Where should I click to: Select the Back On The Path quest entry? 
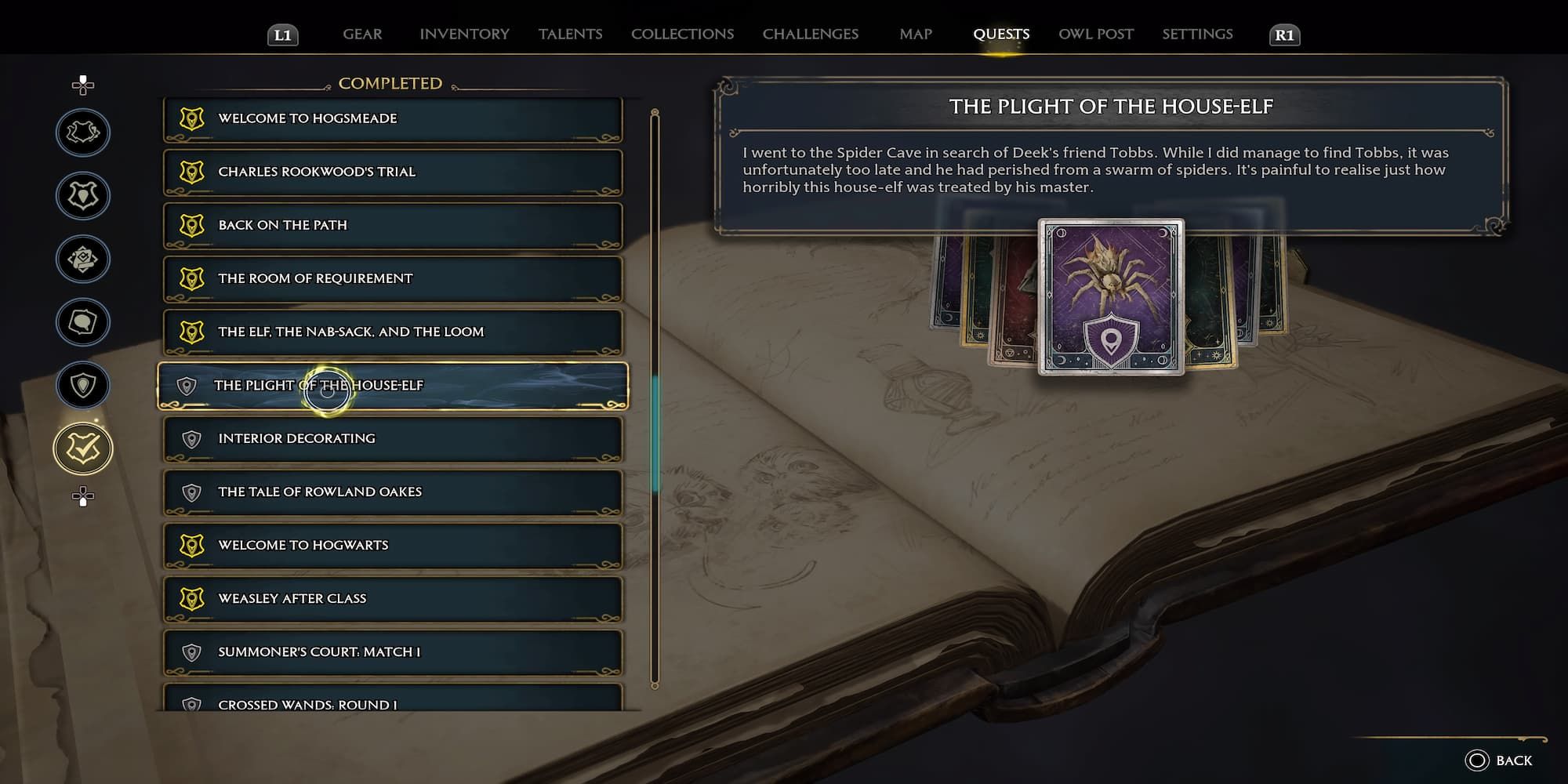point(392,225)
